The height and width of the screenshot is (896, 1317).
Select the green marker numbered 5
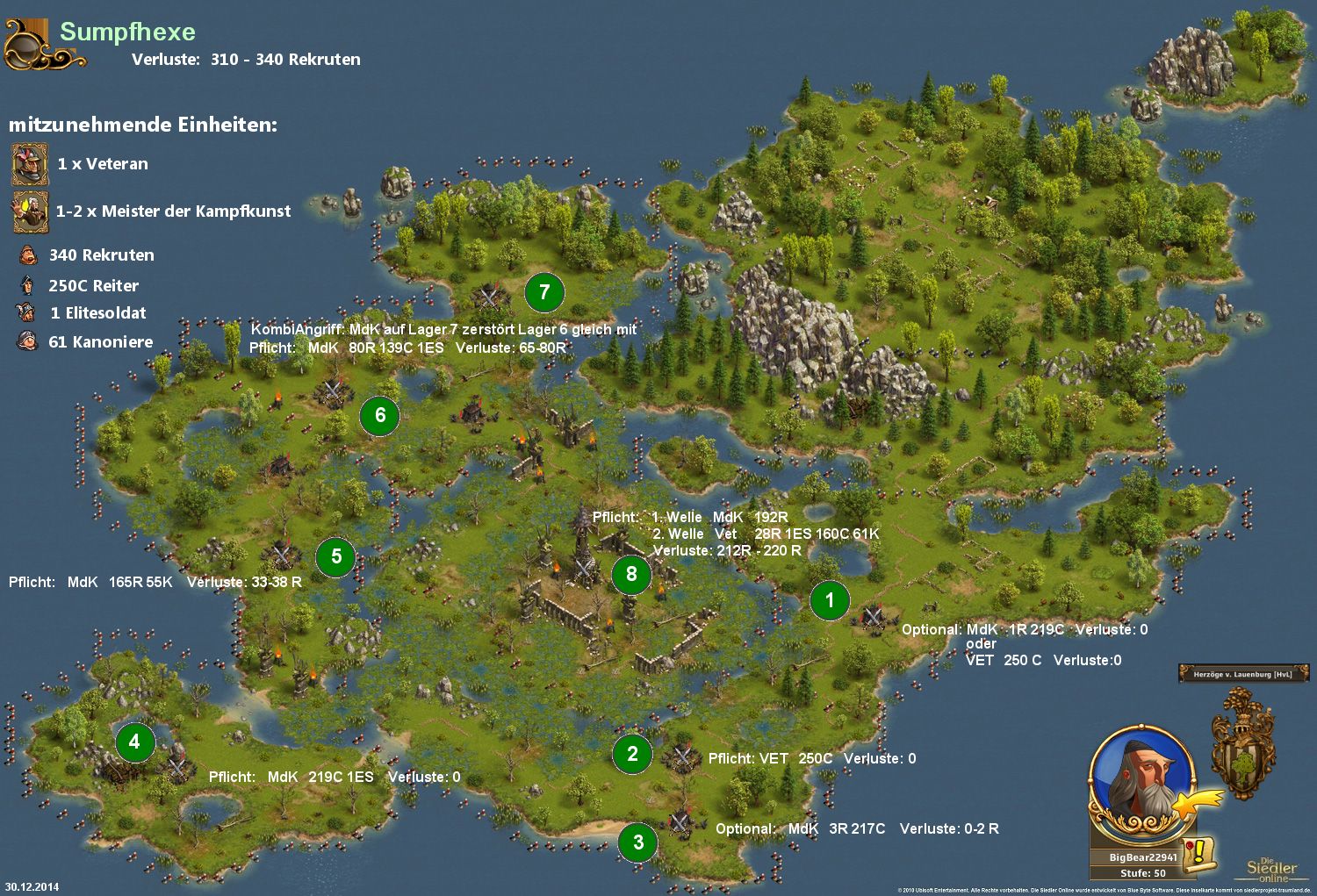pyautogui.click(x=336, y=556)
